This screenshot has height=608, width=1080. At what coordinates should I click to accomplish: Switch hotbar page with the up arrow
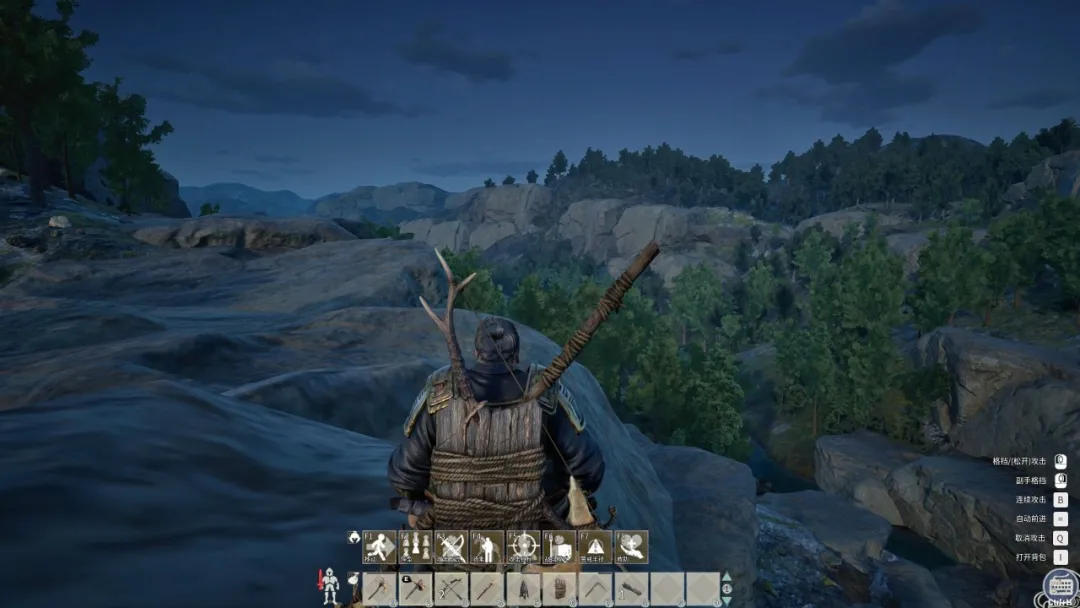(x=727, y=577)
